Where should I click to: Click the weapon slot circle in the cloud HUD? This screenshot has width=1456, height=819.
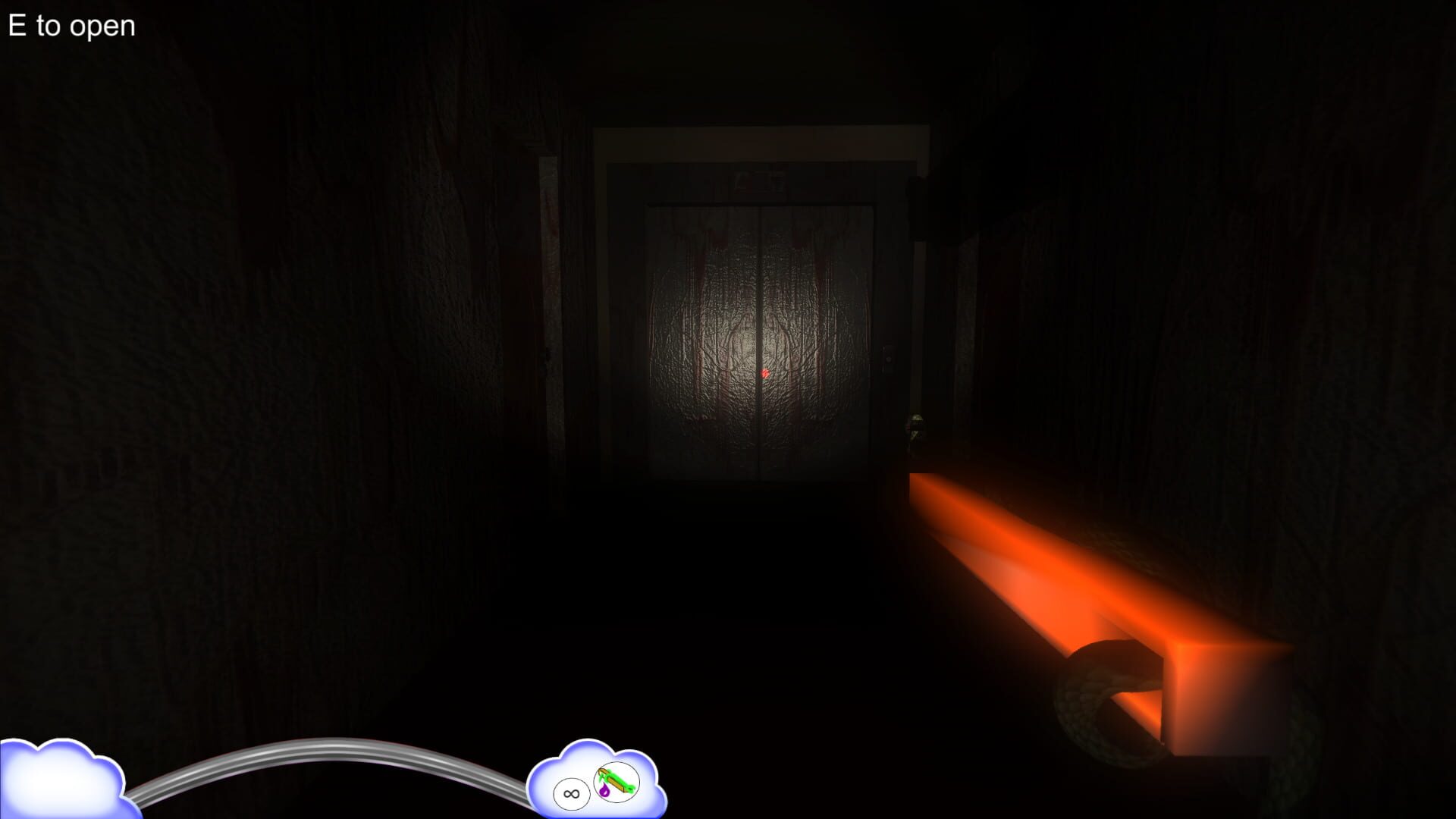[x=618, y=782]
